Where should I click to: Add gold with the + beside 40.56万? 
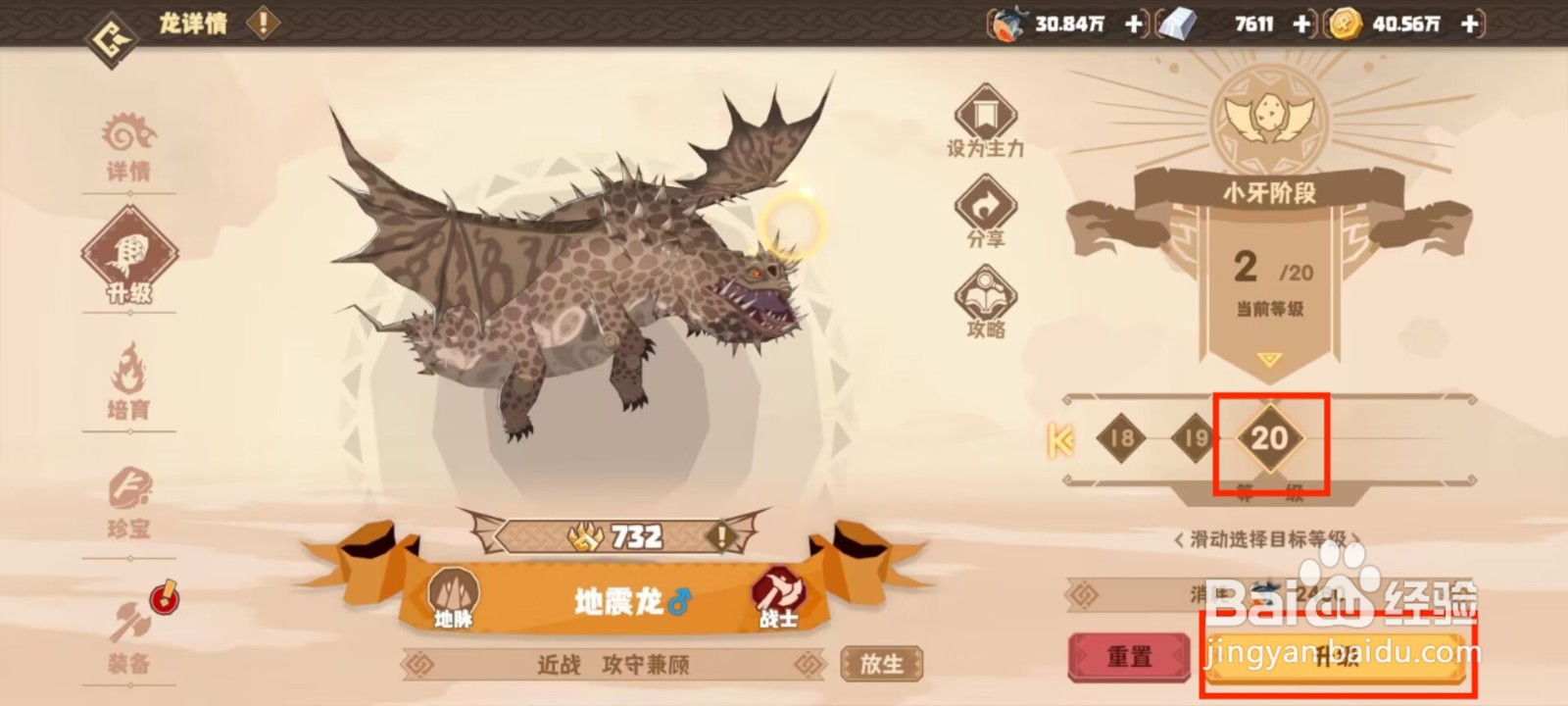tap(1468, 23)
